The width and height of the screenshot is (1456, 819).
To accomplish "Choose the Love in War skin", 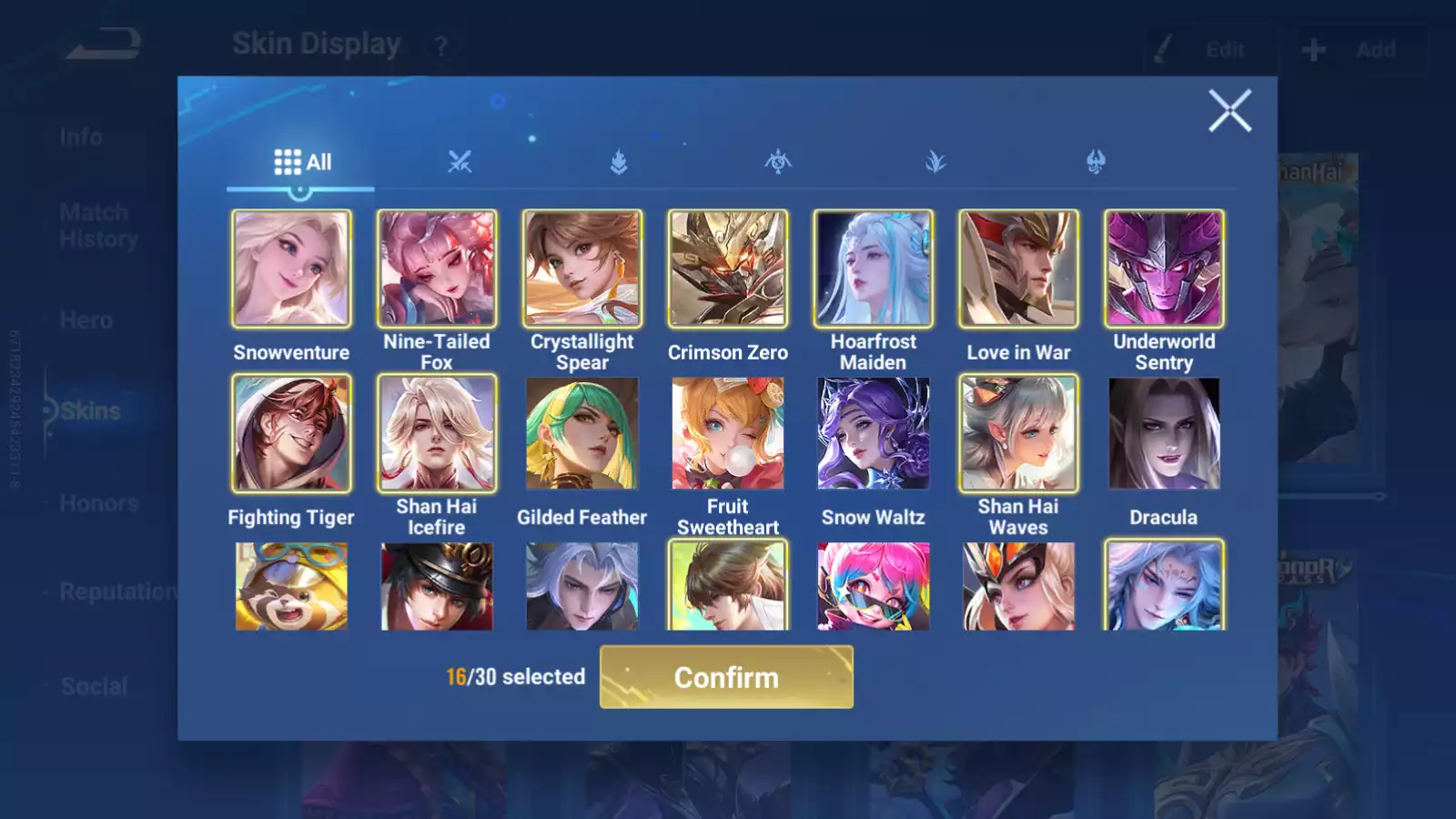I will click(1018, 269).
